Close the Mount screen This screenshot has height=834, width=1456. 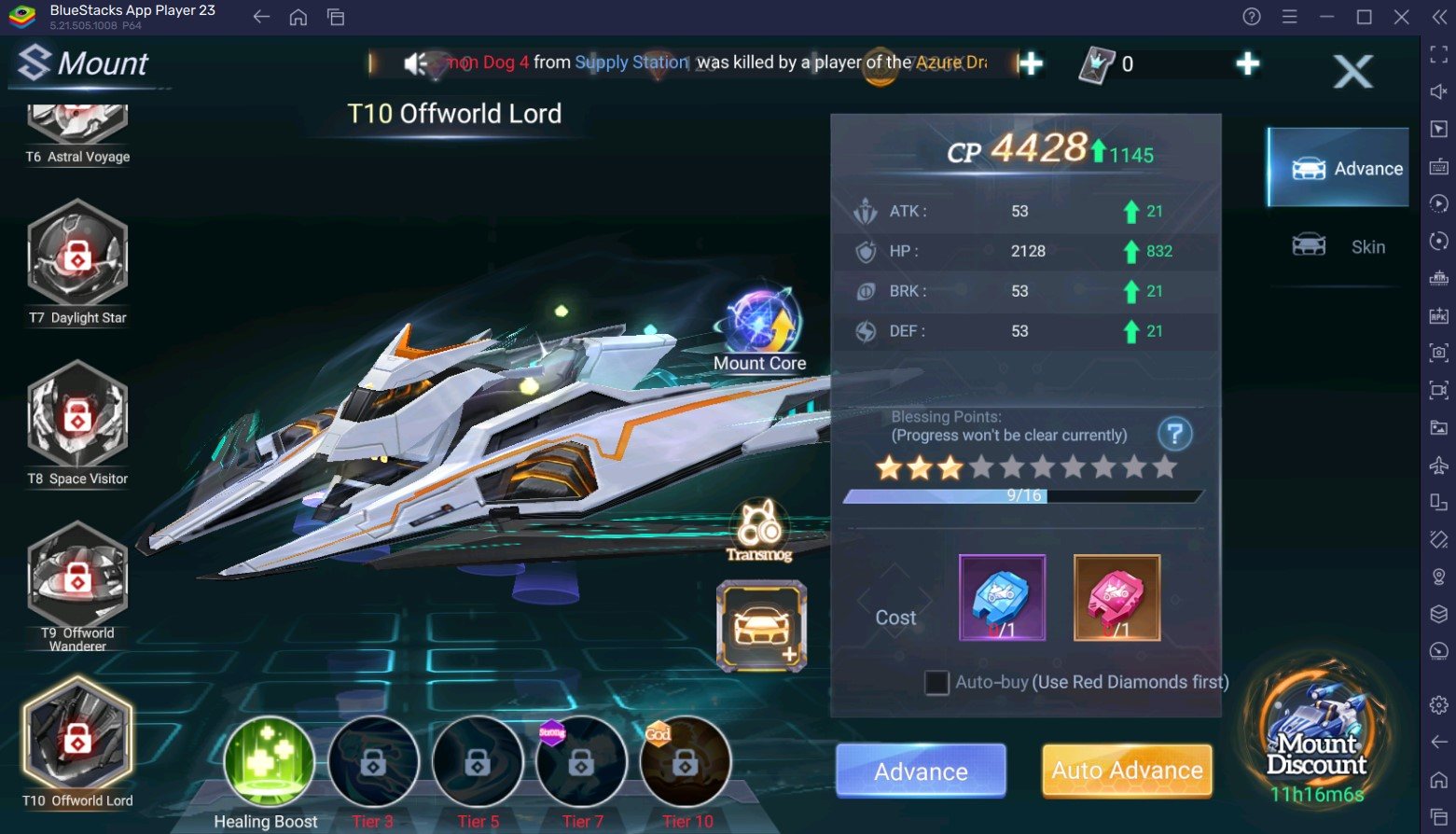1352,71
